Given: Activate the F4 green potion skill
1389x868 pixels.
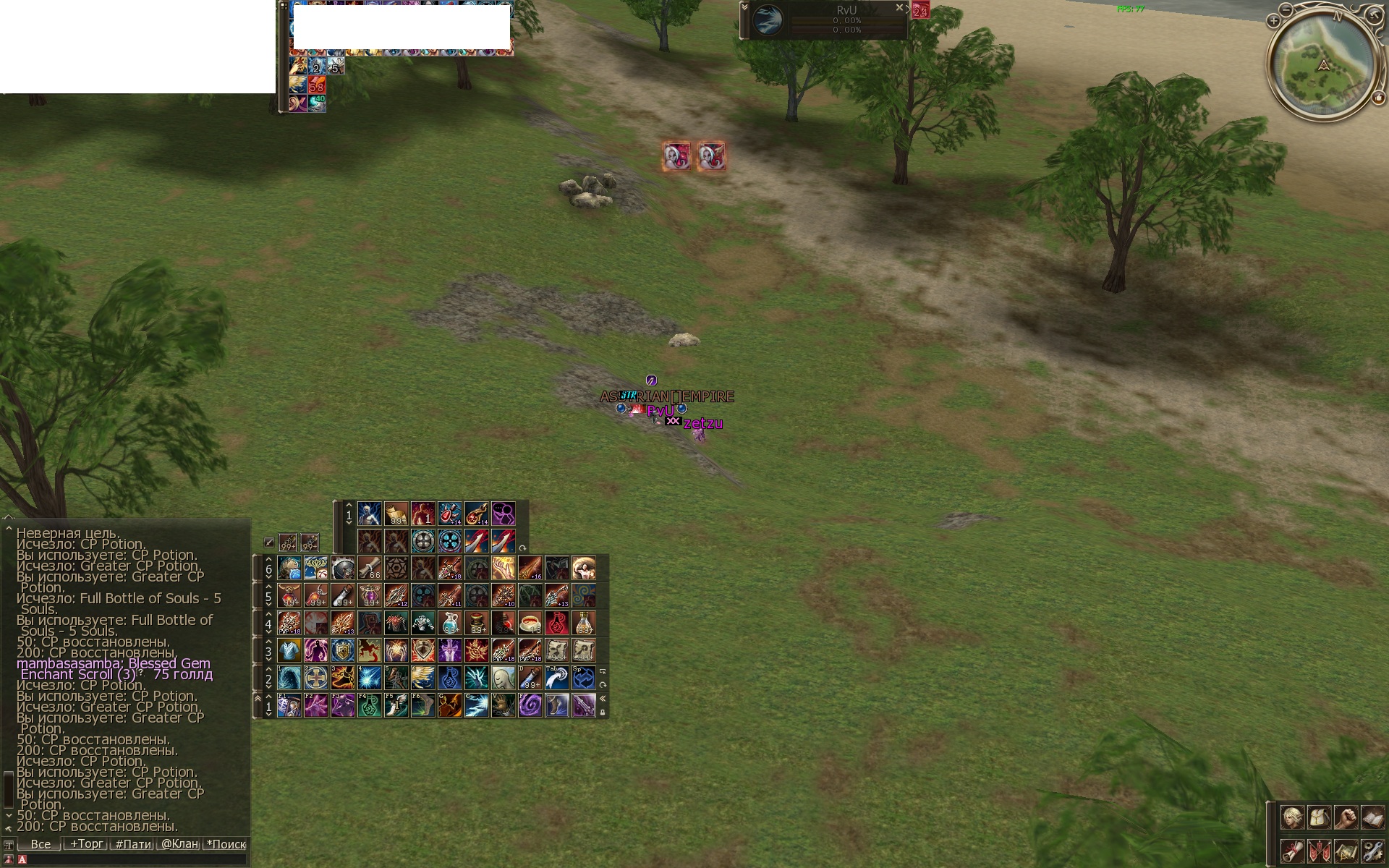Looking at the screenshot, I should tap(369, 705).
